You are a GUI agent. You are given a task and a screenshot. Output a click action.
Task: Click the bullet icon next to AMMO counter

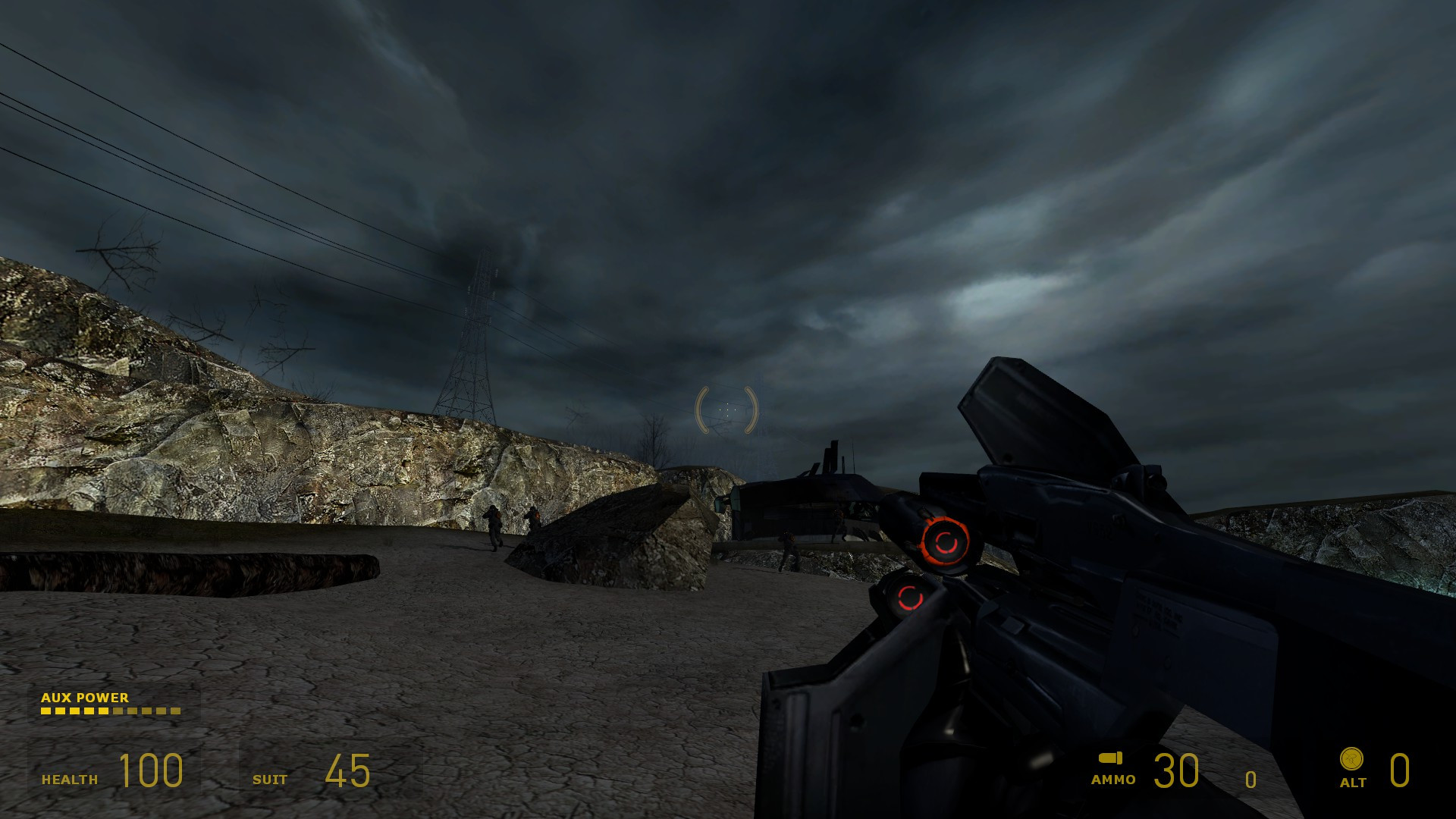tap(1110, 756)
